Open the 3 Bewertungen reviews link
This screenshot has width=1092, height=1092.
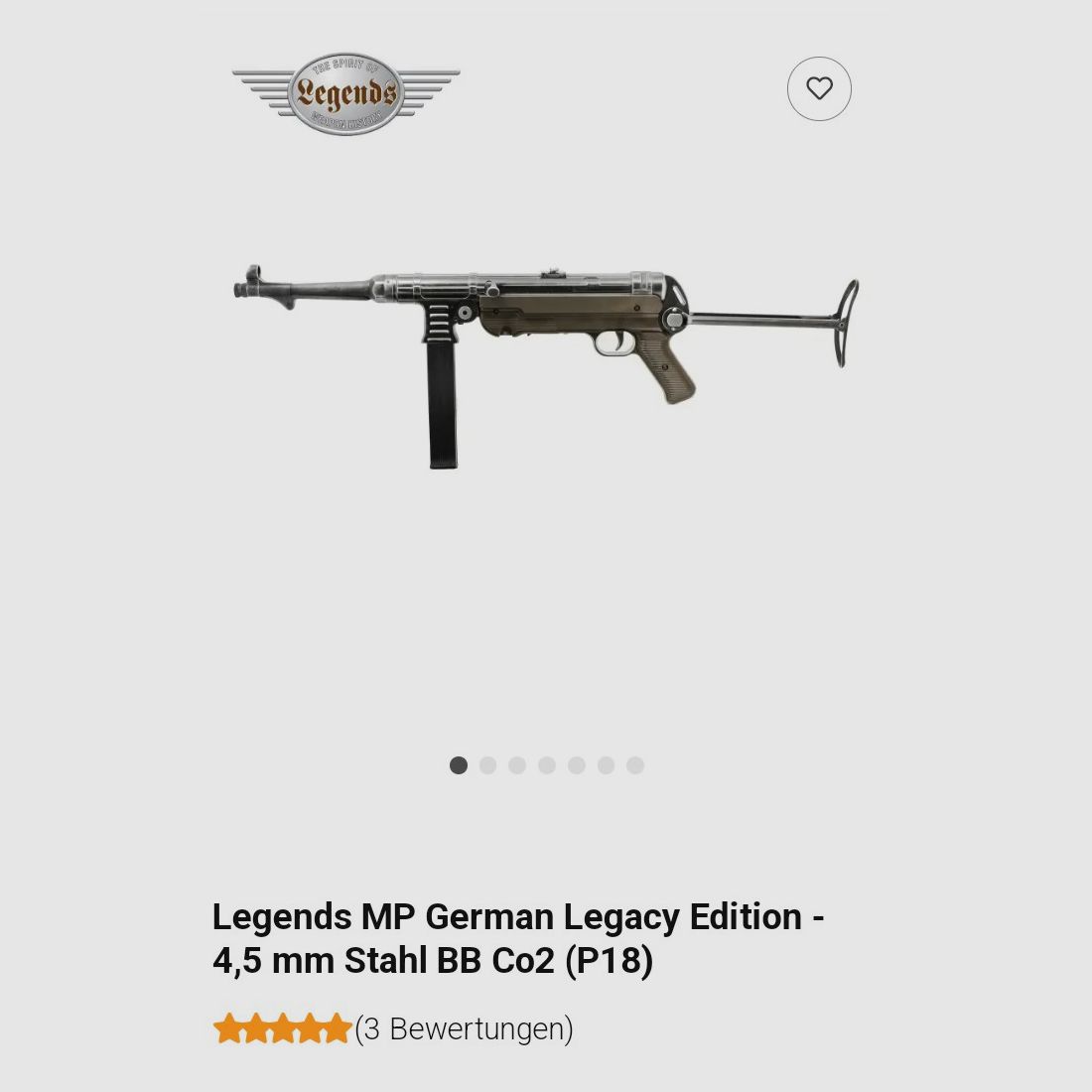pyautogui.click(x=464, y=1029)
